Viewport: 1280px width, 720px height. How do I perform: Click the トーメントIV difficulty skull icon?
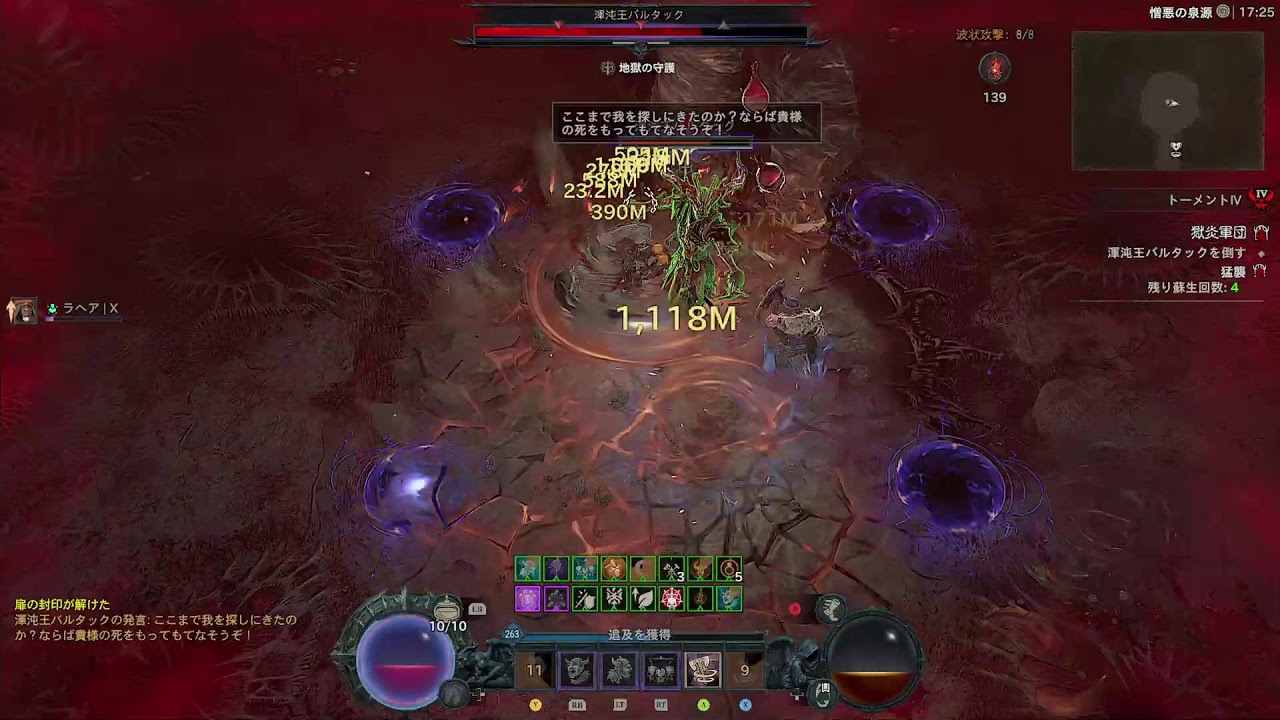tap(1261, 199)
